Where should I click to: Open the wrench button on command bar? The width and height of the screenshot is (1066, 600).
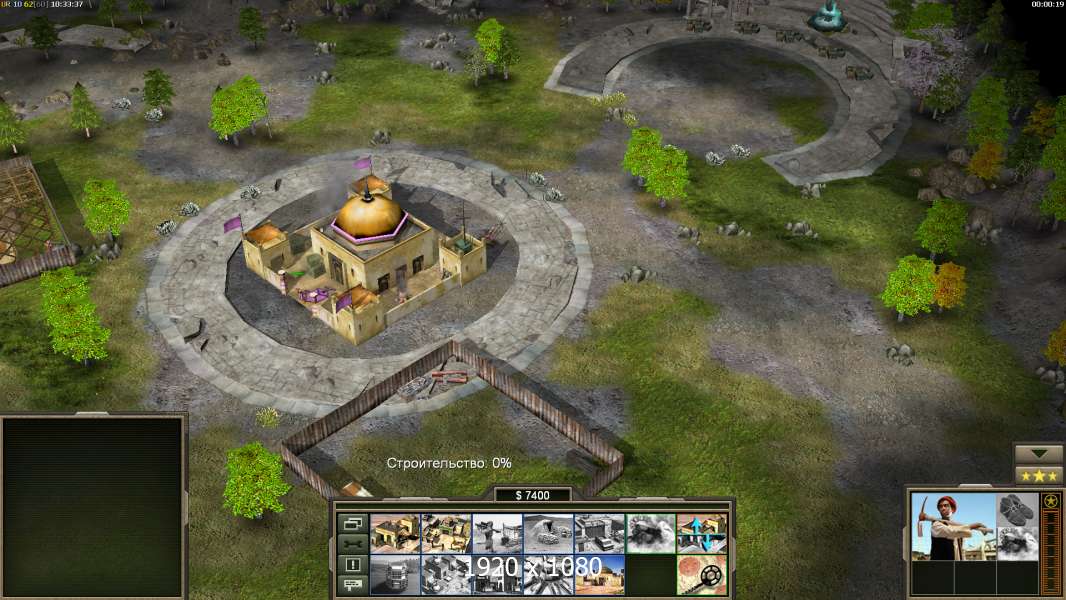click(352, 544)
